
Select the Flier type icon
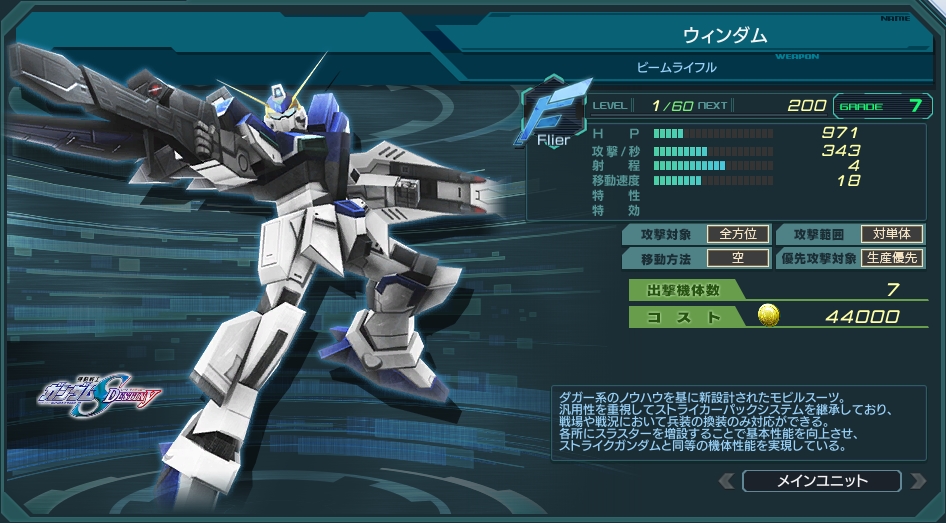click(550, 115)
